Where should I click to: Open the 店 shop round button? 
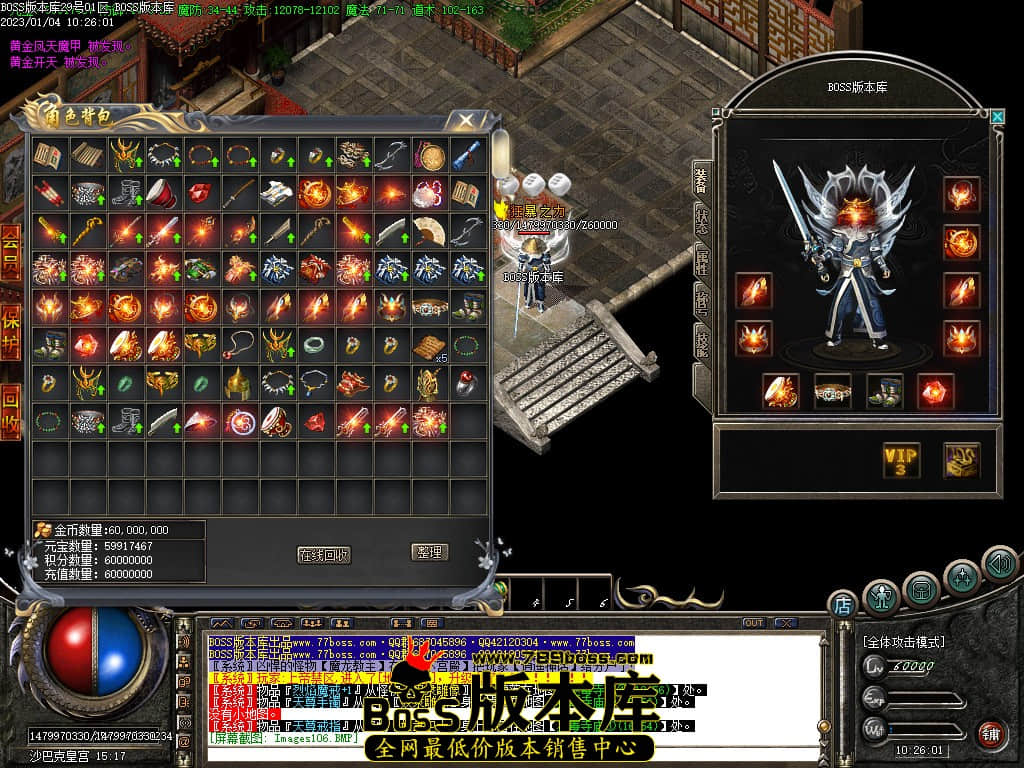842,604
